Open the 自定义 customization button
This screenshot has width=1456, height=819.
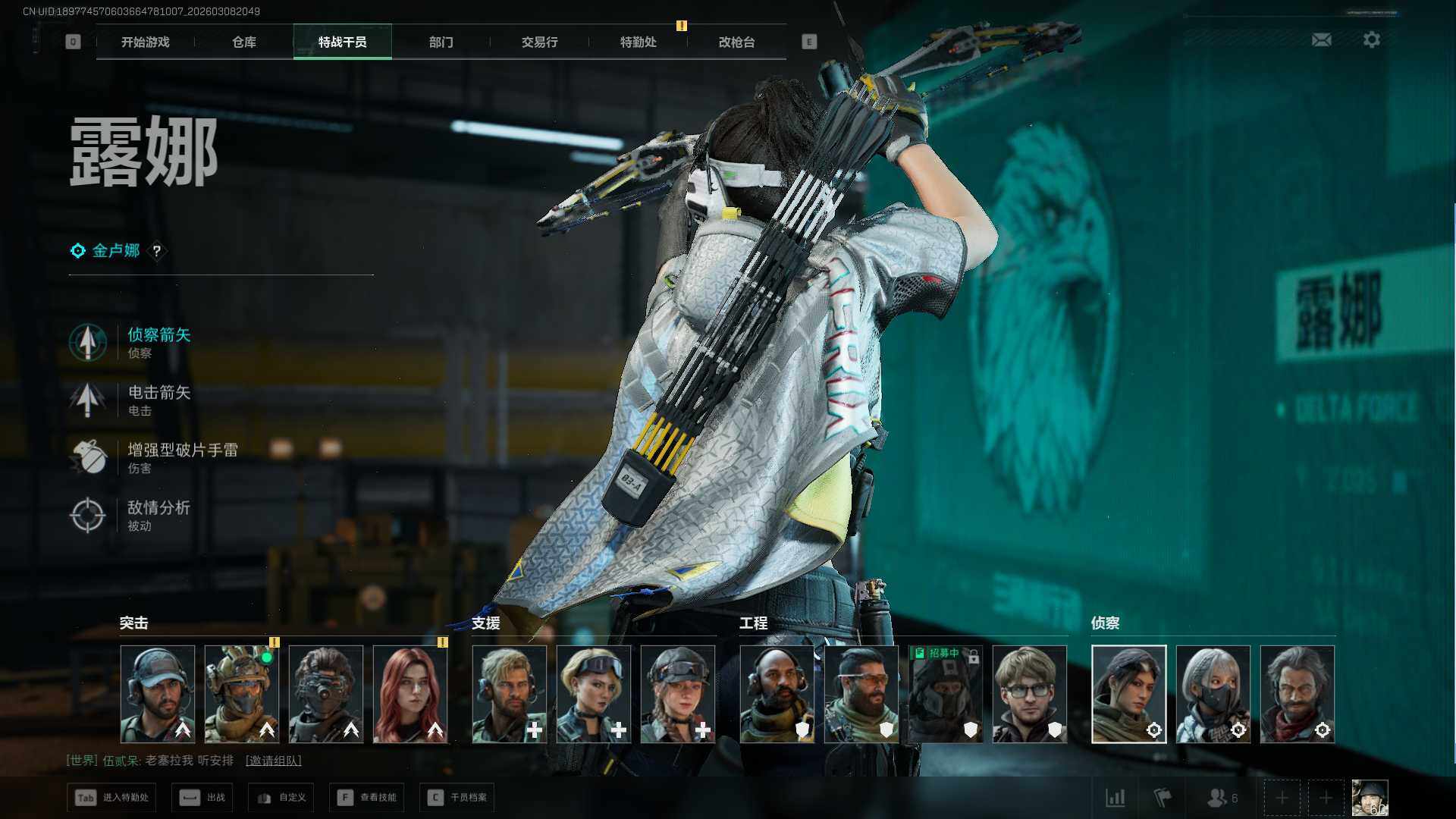tap(281, 798)
